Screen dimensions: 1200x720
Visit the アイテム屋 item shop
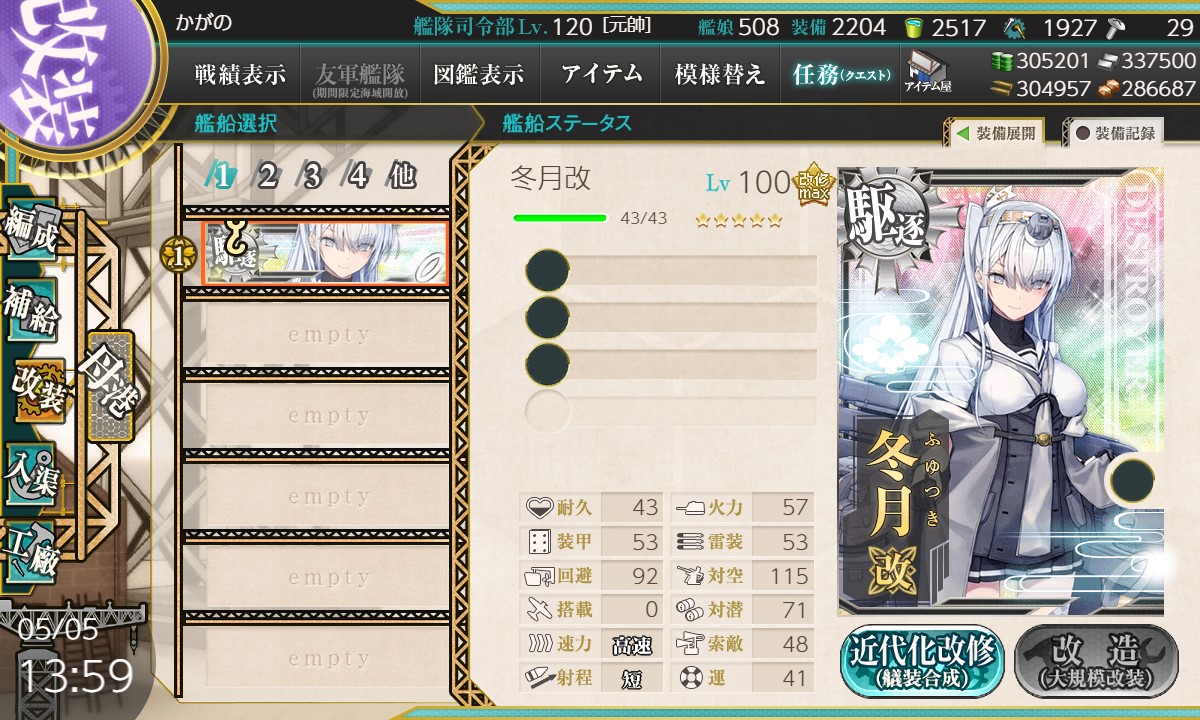tap(928, 72)
